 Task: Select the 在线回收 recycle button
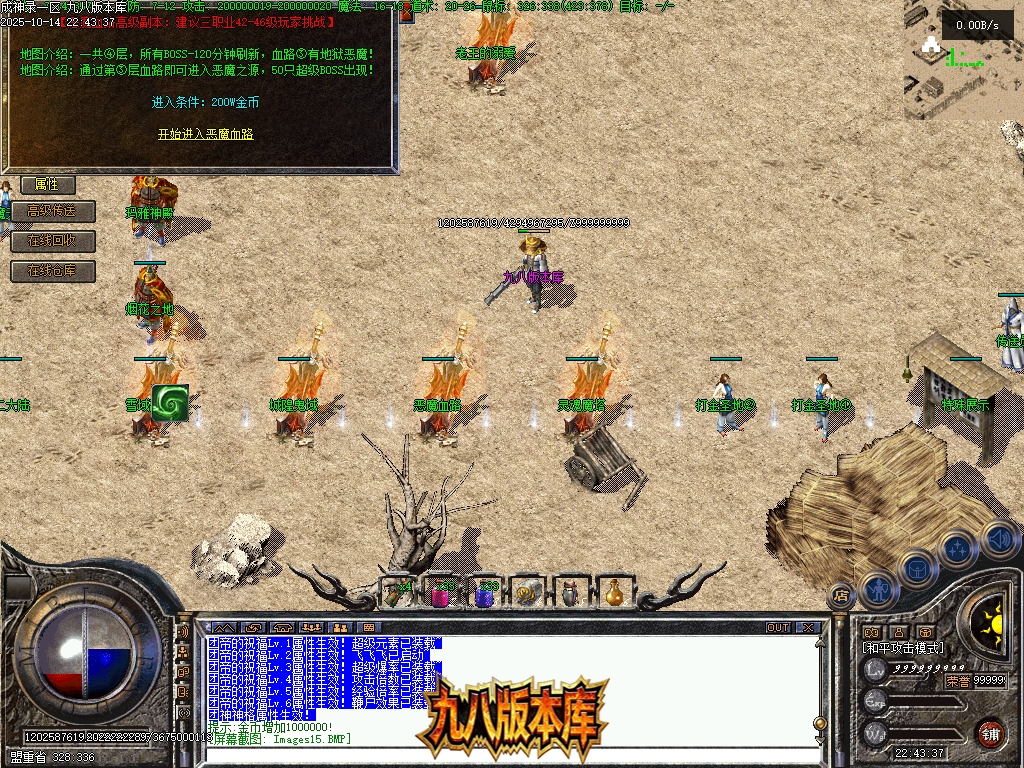tap(53, 241)
